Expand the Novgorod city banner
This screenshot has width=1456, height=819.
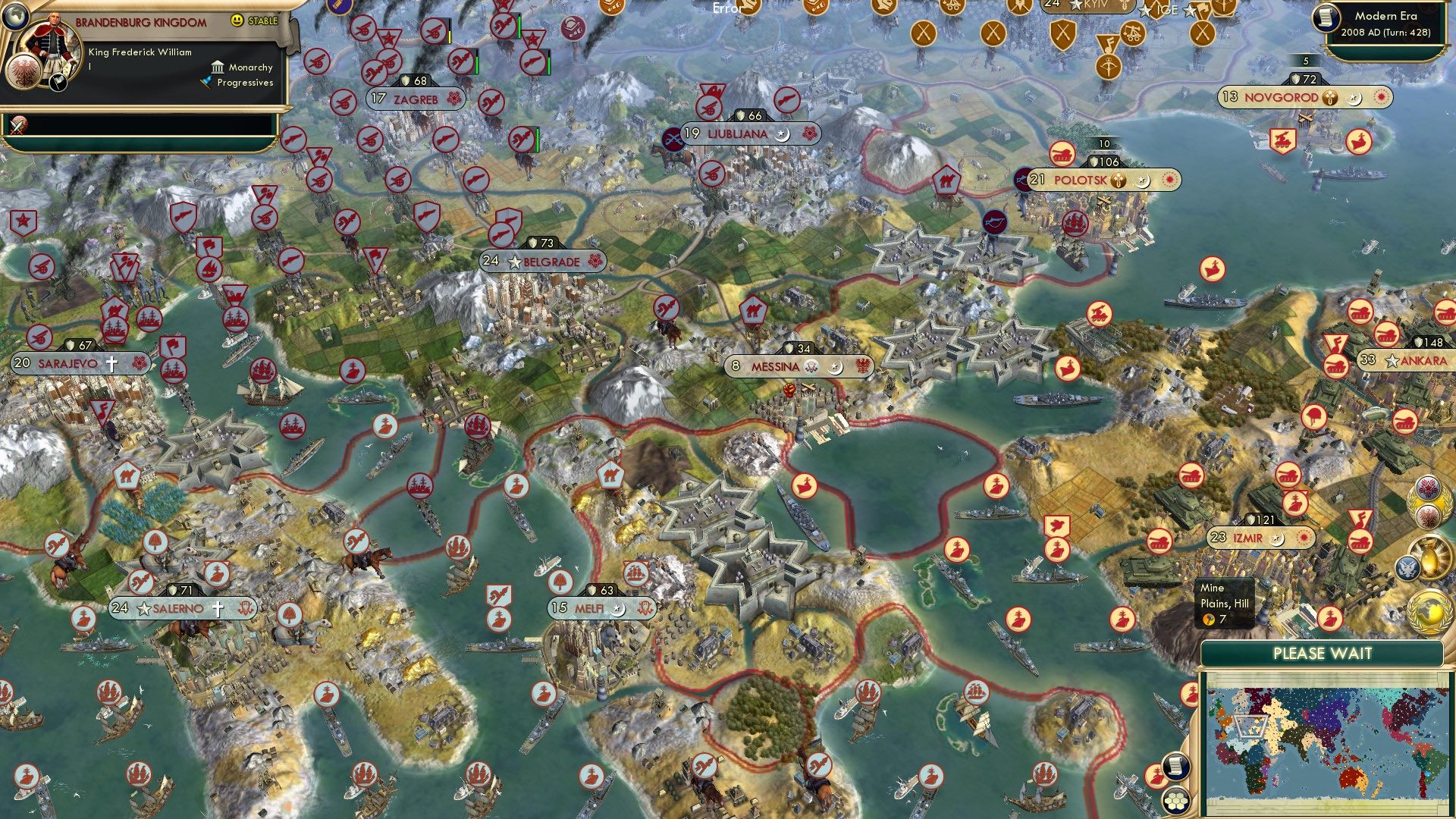click(x=1279, y=98)
